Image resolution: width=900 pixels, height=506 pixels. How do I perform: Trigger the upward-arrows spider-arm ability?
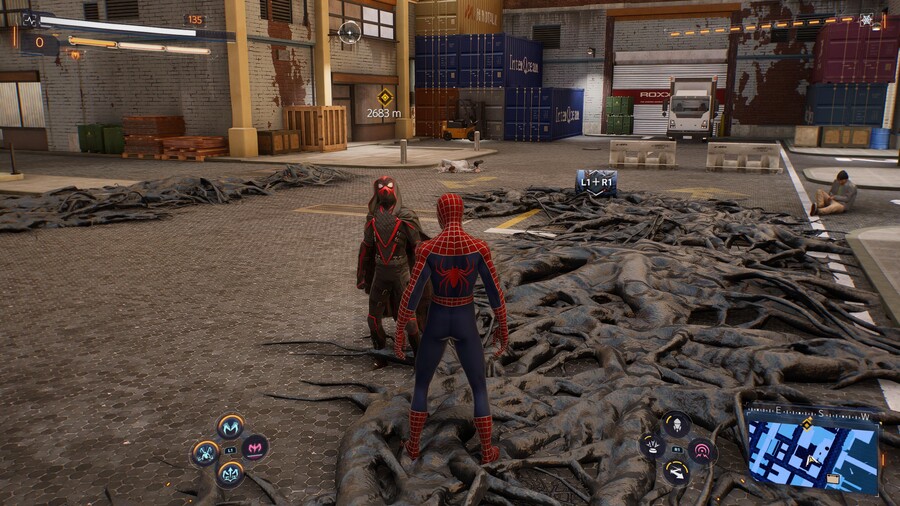click(231, 472)
